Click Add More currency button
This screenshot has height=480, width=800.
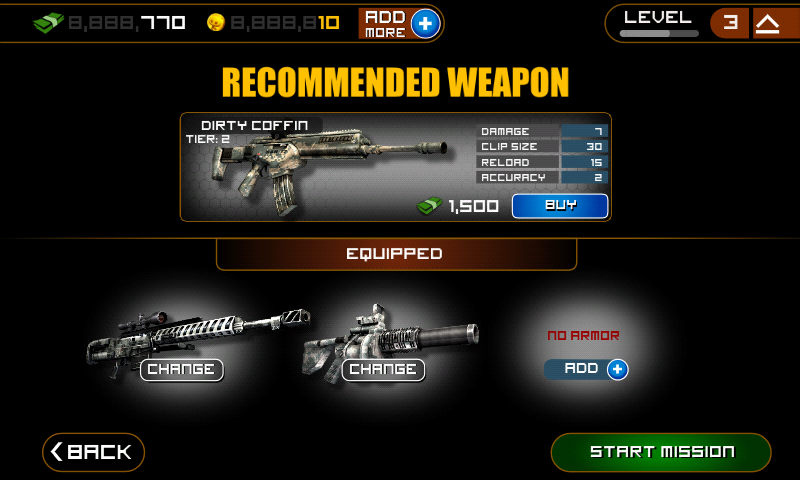click(x=400, y=23)
